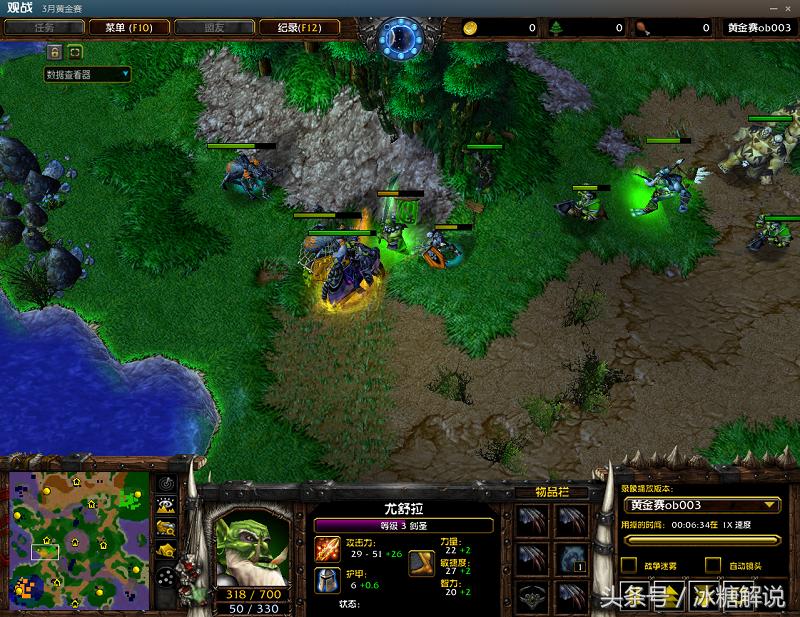800x617 pixels.
Task: Click the greyed-out 盟友 allies button
Action: 215,28
